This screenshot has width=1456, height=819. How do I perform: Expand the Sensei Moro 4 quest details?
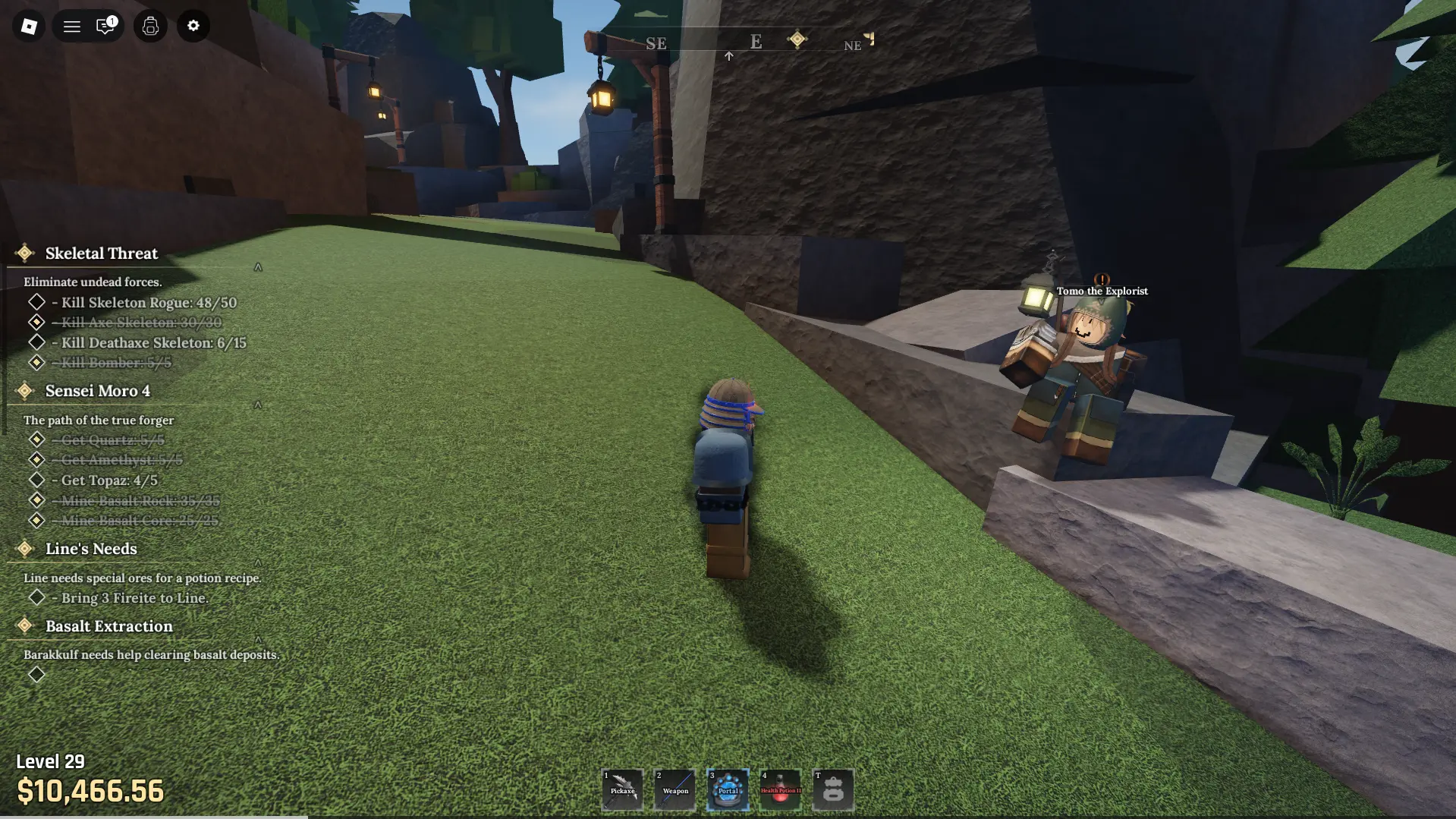(257, 405)
